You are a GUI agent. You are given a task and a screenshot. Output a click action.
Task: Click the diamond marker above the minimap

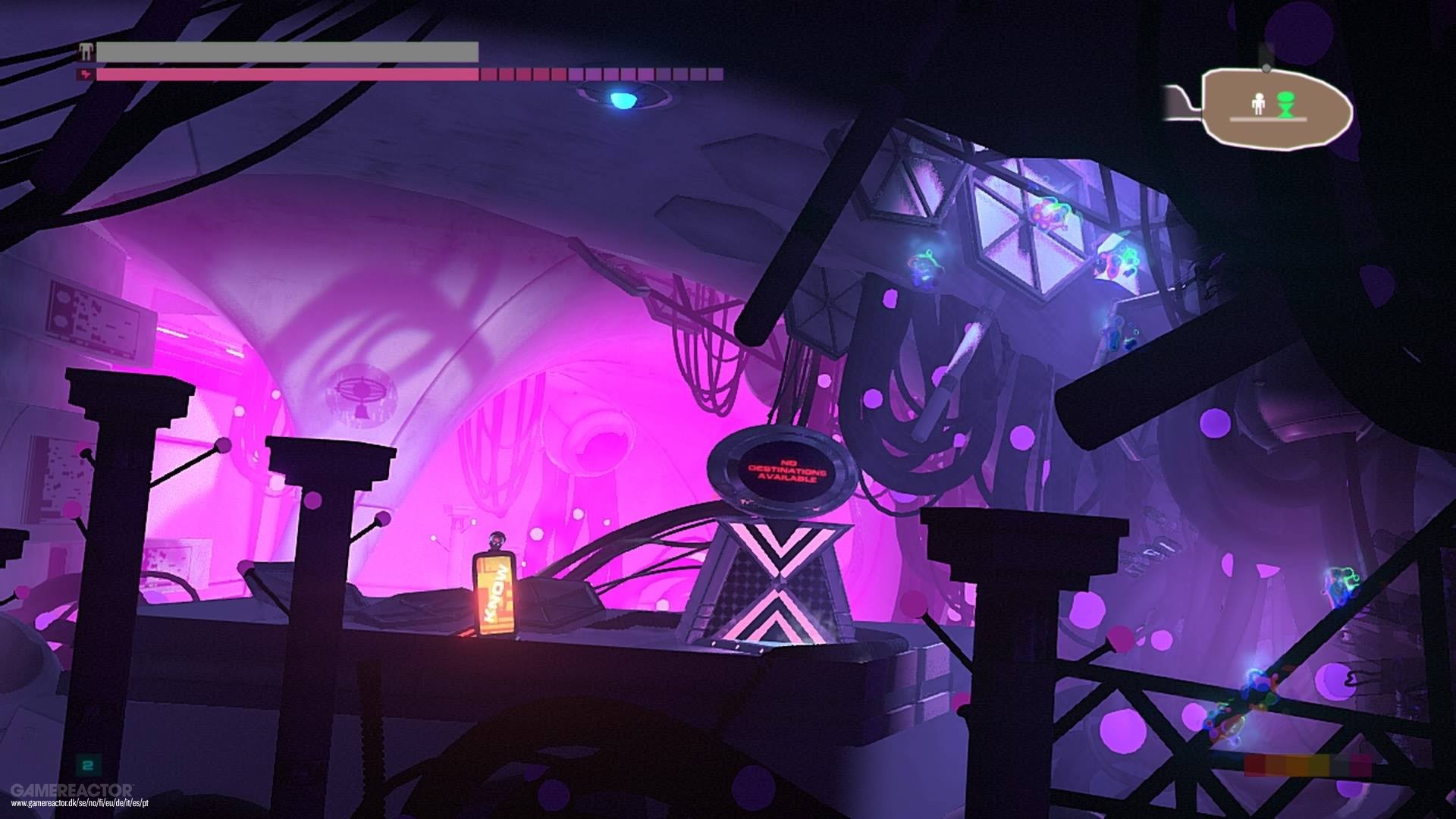point(1265,67)
